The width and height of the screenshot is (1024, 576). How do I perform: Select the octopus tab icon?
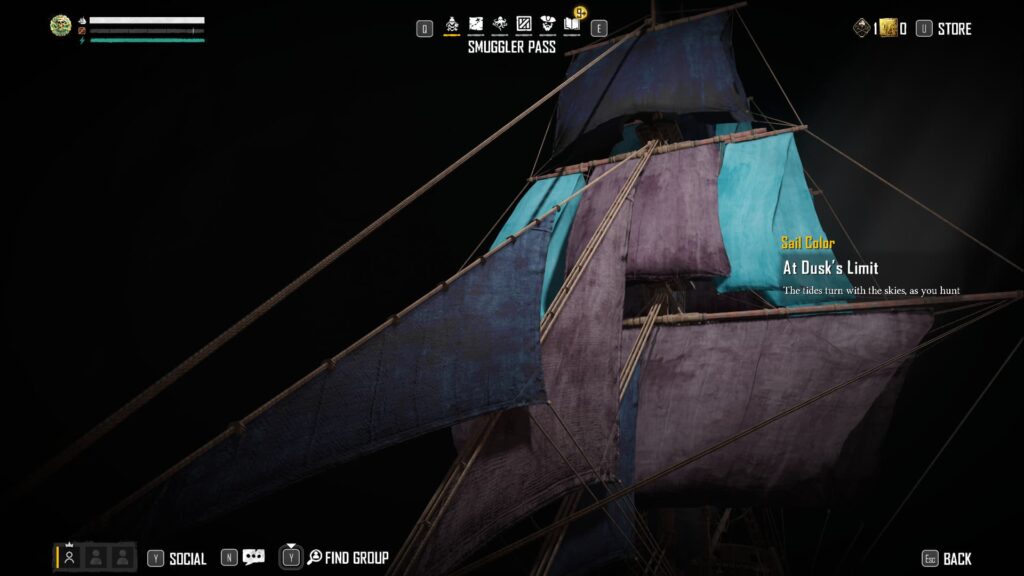click(x=500, y=23)
